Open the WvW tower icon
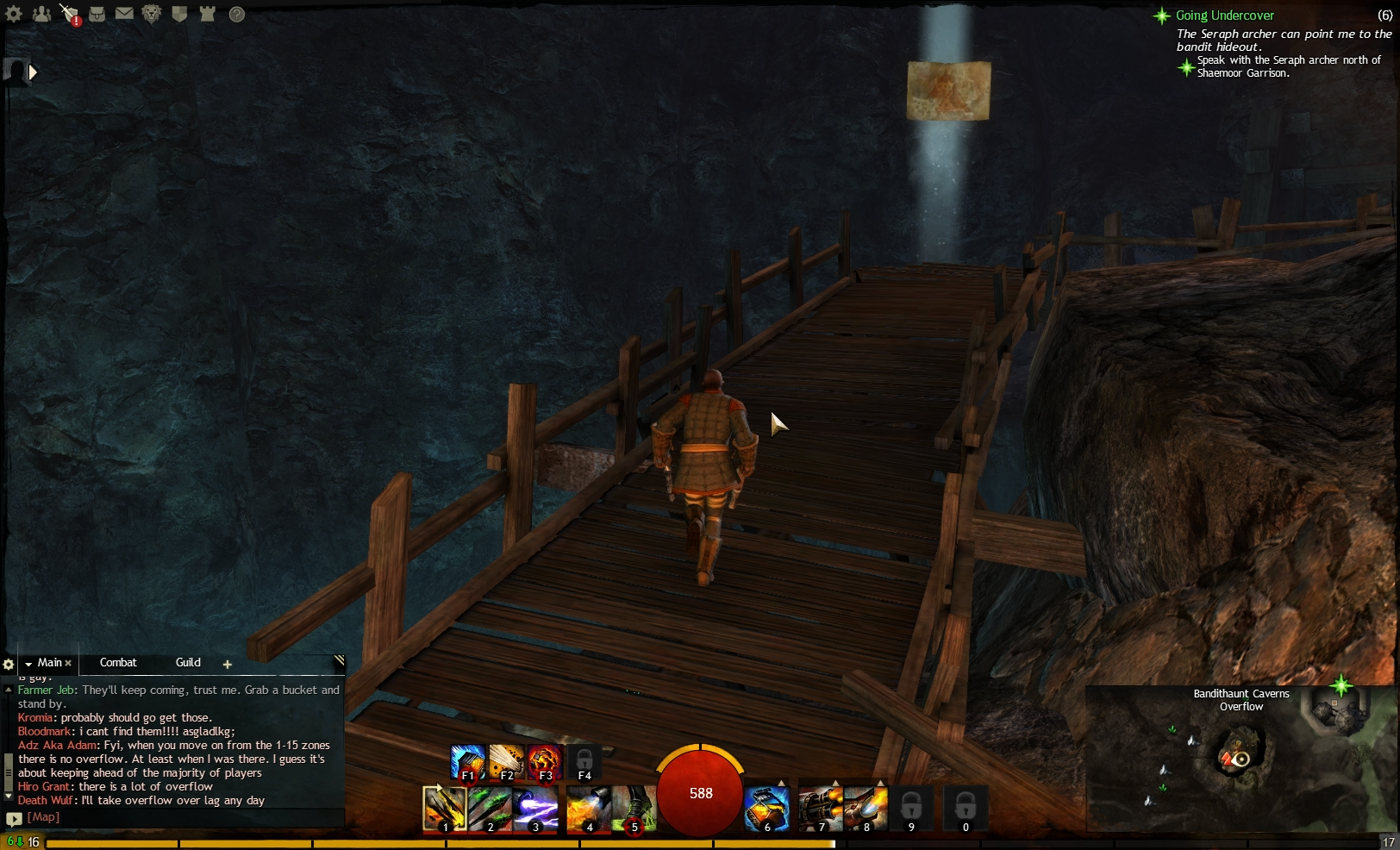The height and width of the screenshot is (850, 1400). tap(206, 15)
